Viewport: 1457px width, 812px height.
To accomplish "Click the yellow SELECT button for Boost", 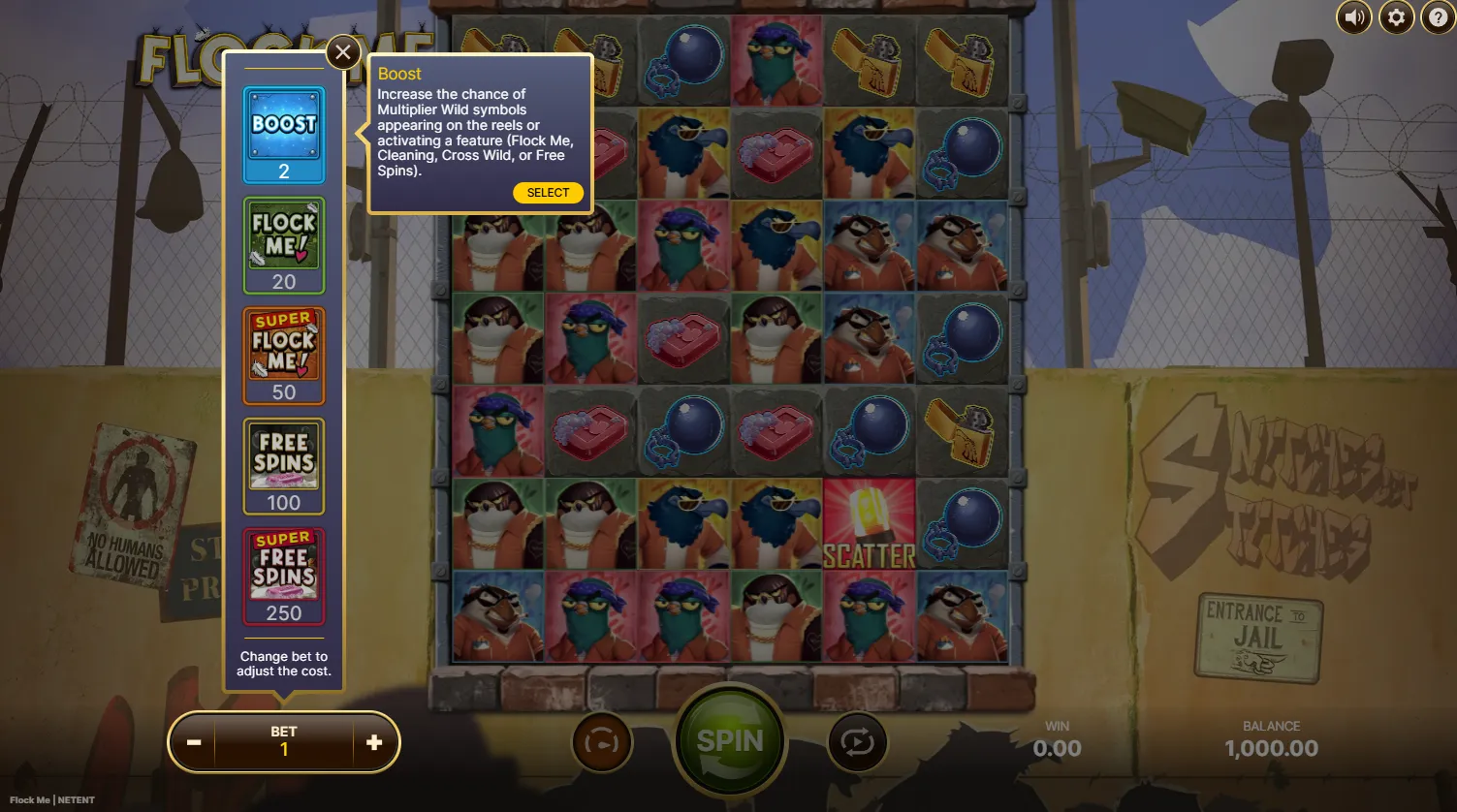I will coord(548,193).
